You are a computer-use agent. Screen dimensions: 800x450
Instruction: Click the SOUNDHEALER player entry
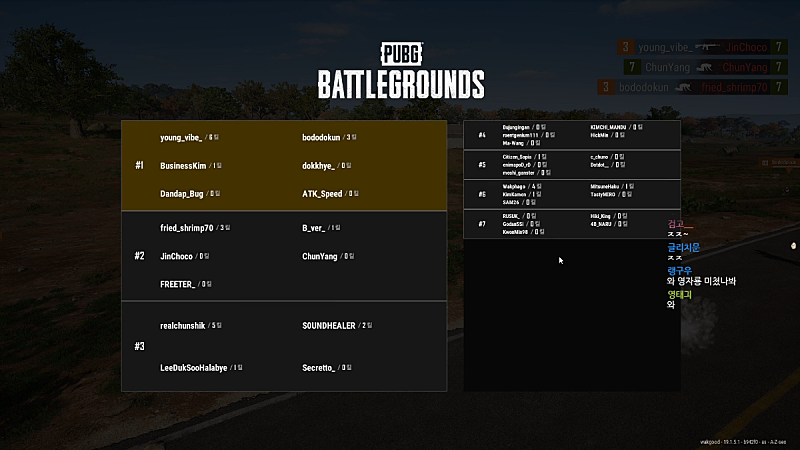click(330, 325)
